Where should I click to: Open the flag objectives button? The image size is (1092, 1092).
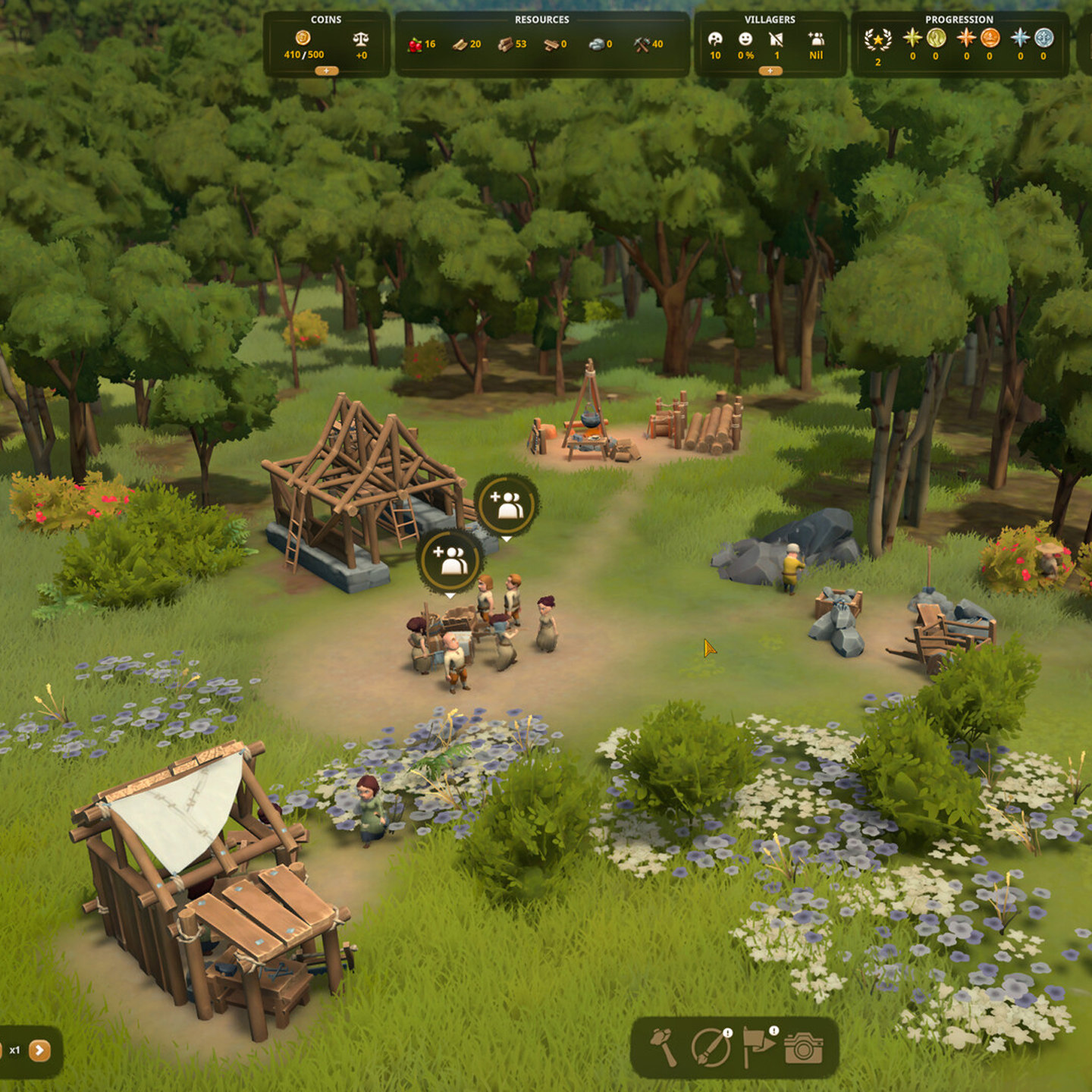tap(758, 1046)
